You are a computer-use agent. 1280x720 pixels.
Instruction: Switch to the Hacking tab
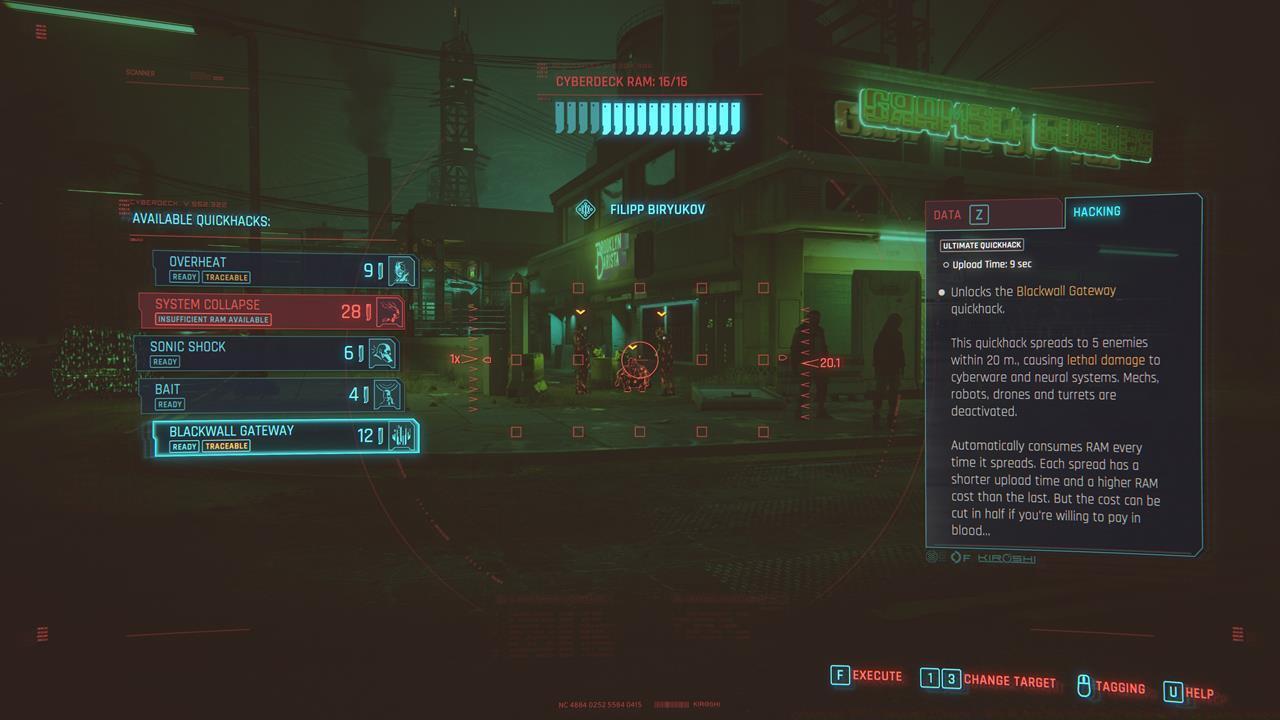click(1096, 211)
